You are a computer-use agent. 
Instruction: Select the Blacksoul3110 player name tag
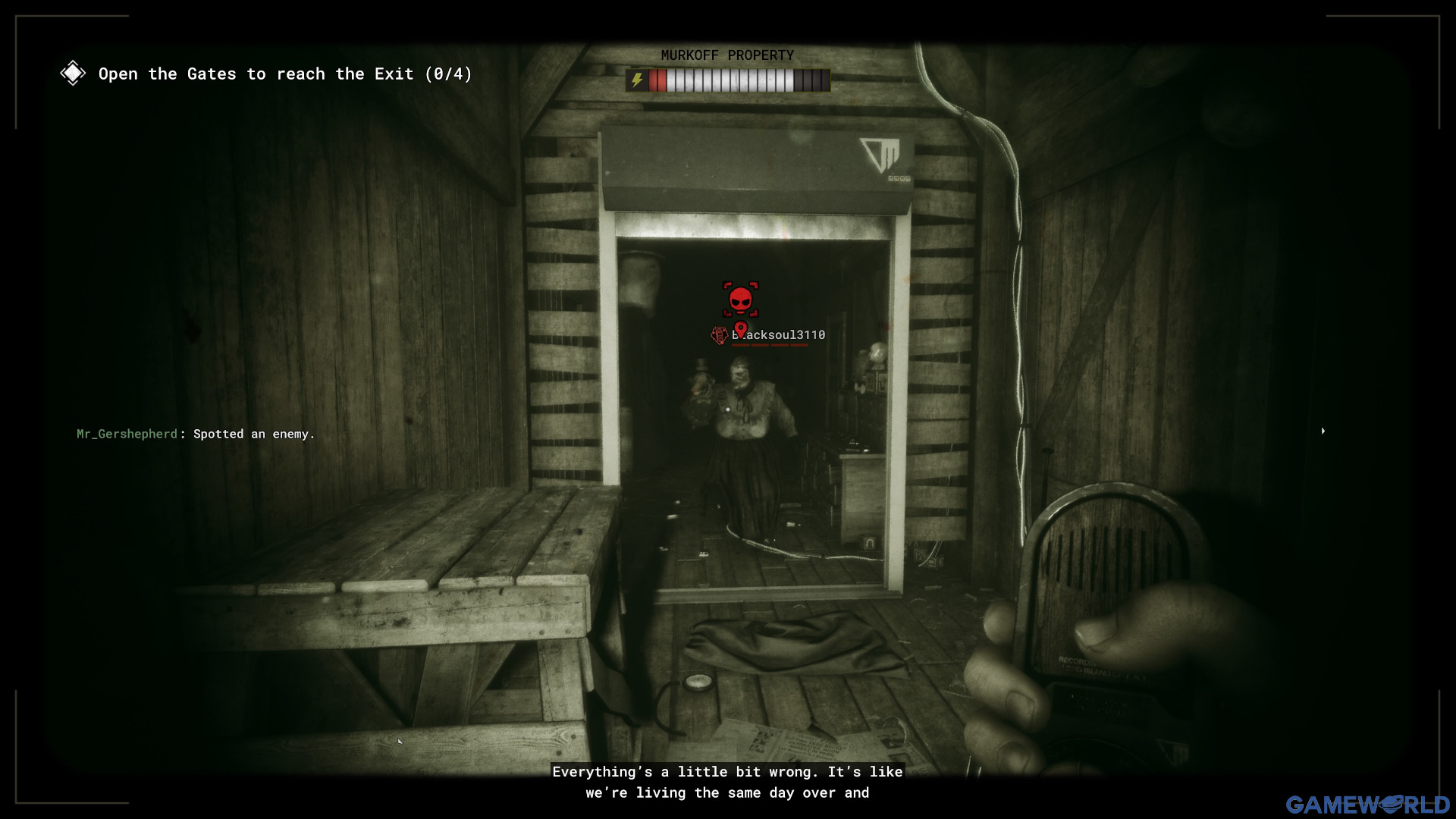point(778,335)
